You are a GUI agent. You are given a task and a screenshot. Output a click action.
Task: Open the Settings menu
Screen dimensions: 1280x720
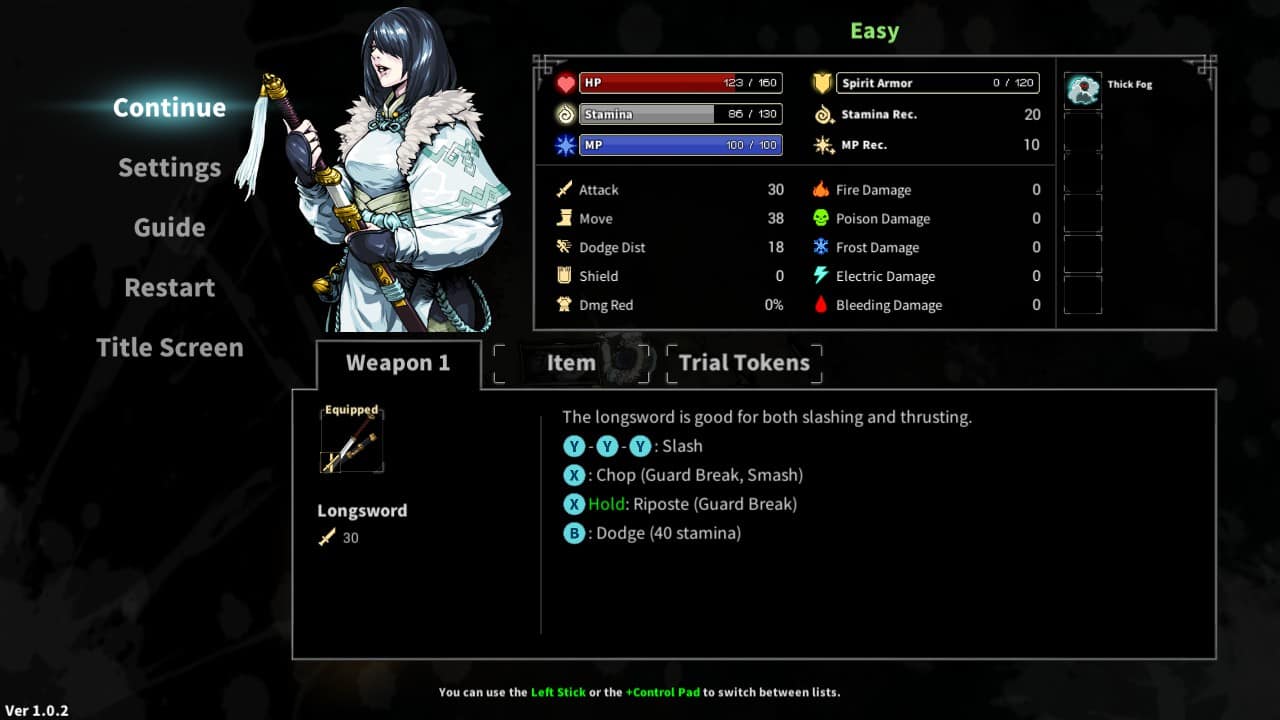click(x=168, y=167)
